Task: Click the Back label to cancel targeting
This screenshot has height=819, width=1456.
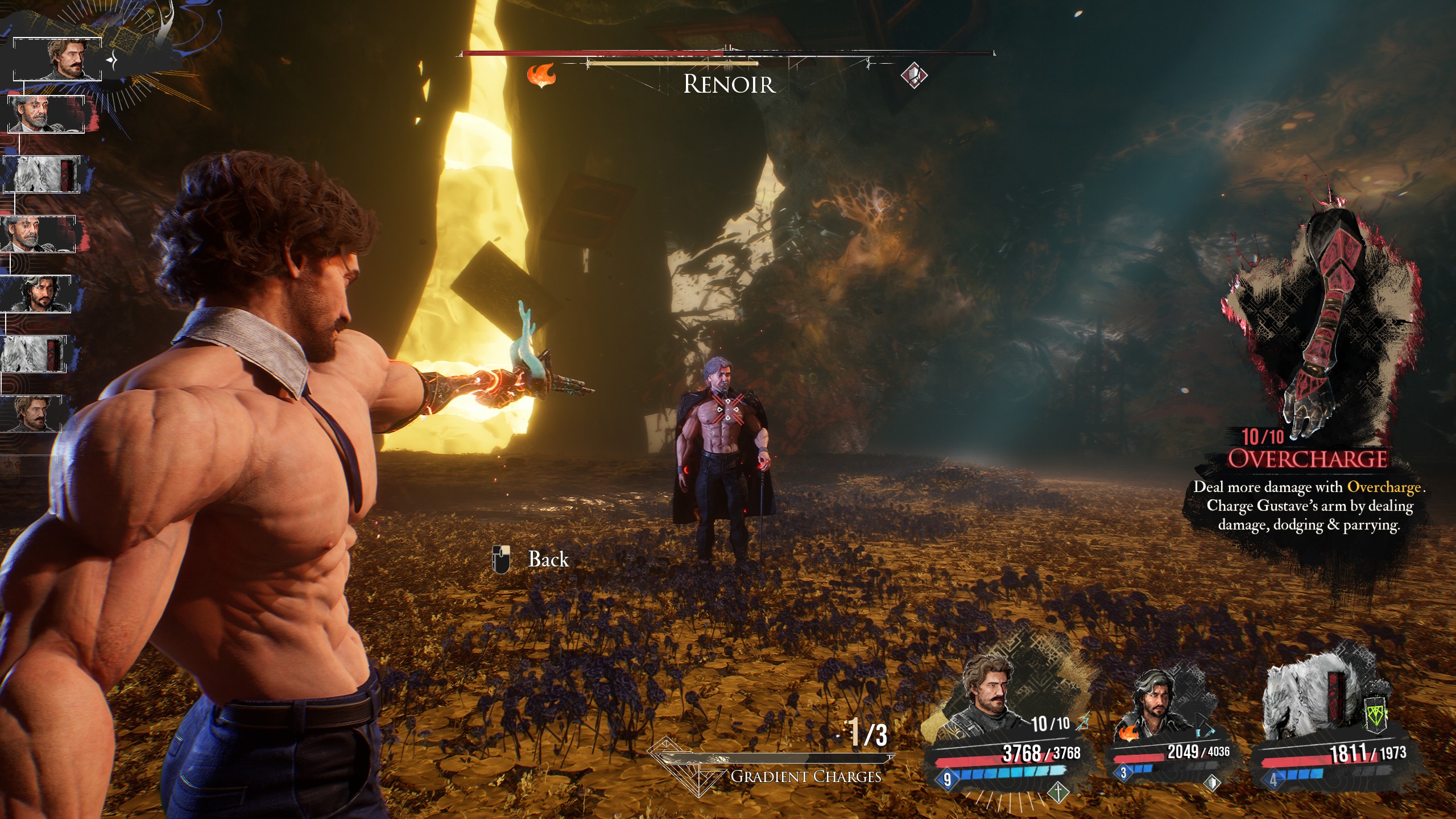Action: pos(548,560)
